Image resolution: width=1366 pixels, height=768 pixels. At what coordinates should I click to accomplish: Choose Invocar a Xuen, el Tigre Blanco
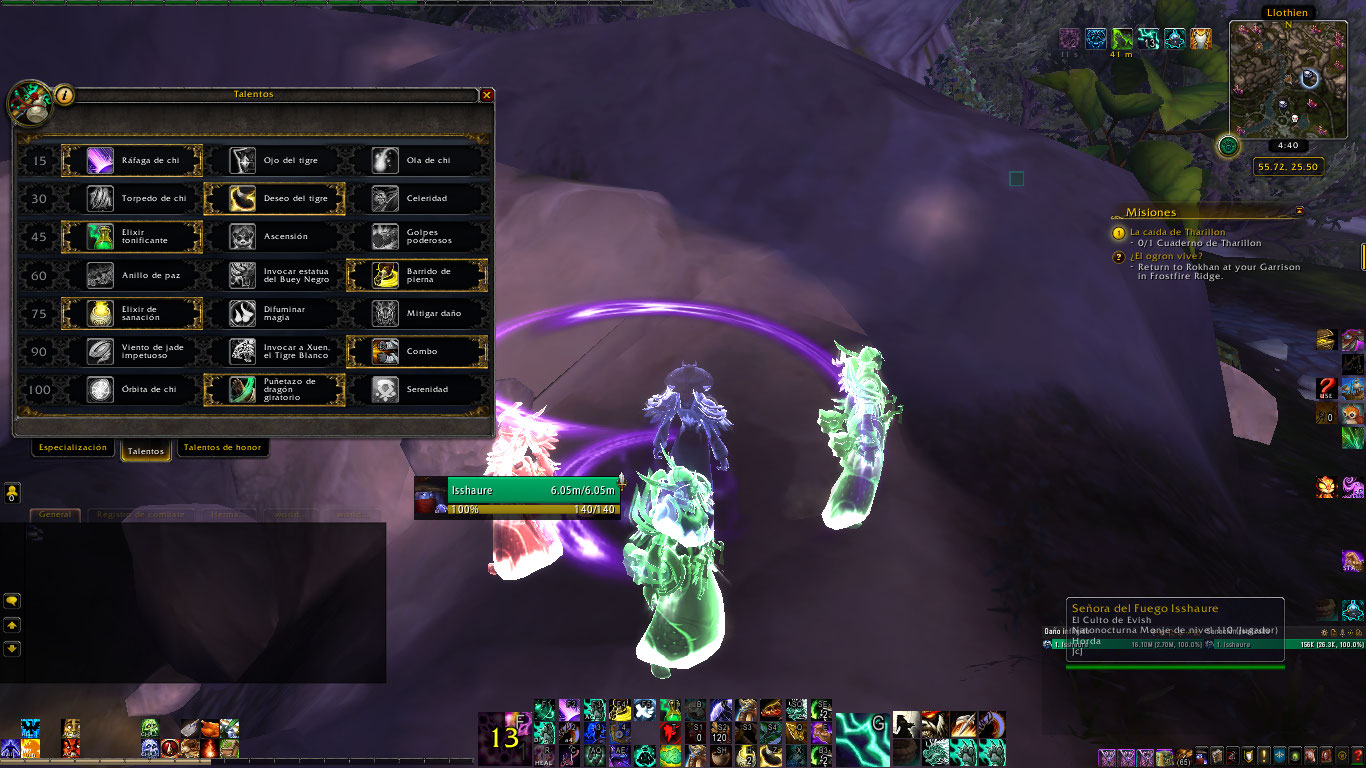pyautogui.click(x=274, y=351)
